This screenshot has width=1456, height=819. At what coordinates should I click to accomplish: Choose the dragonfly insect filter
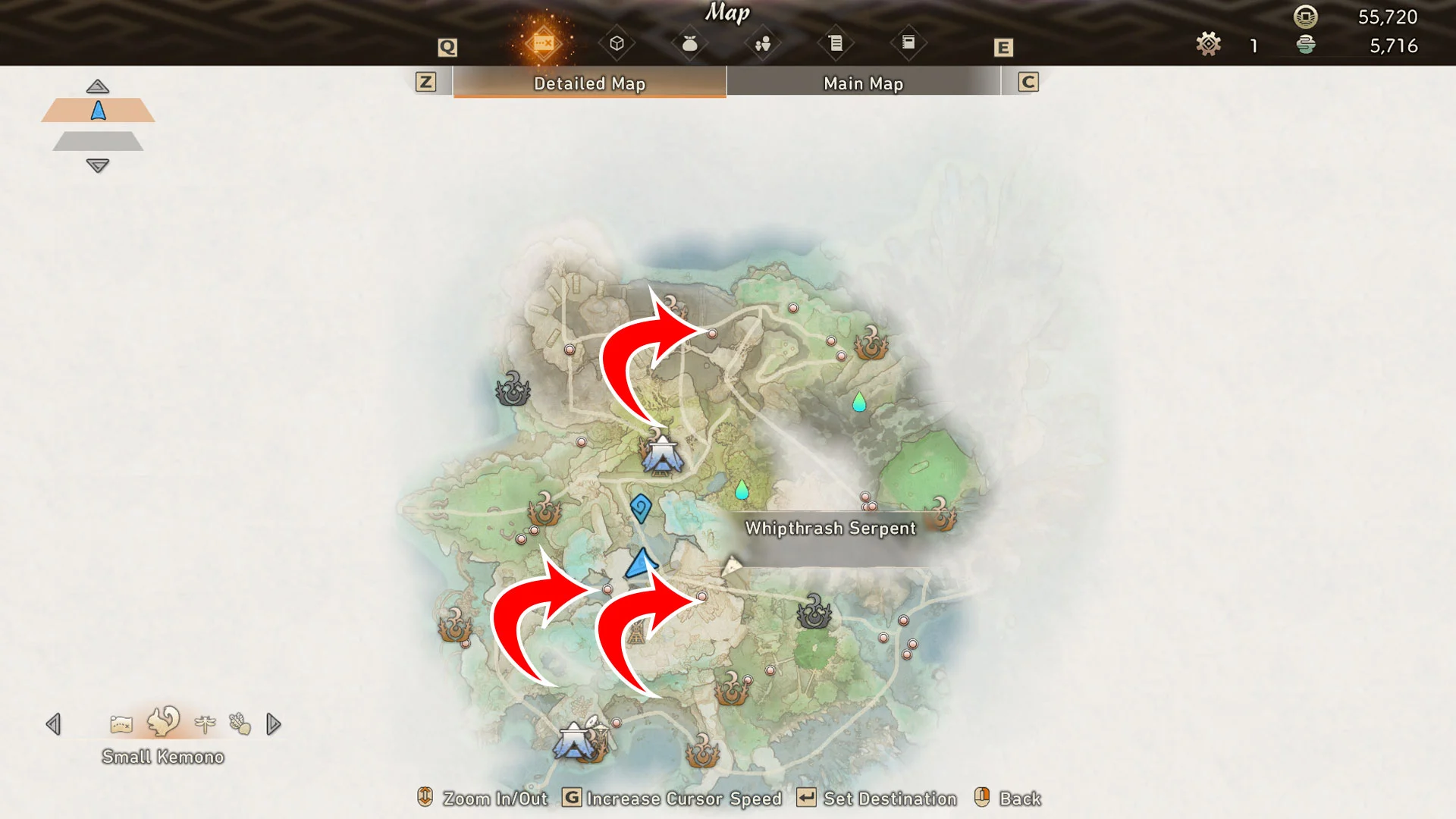coord(205,724)
